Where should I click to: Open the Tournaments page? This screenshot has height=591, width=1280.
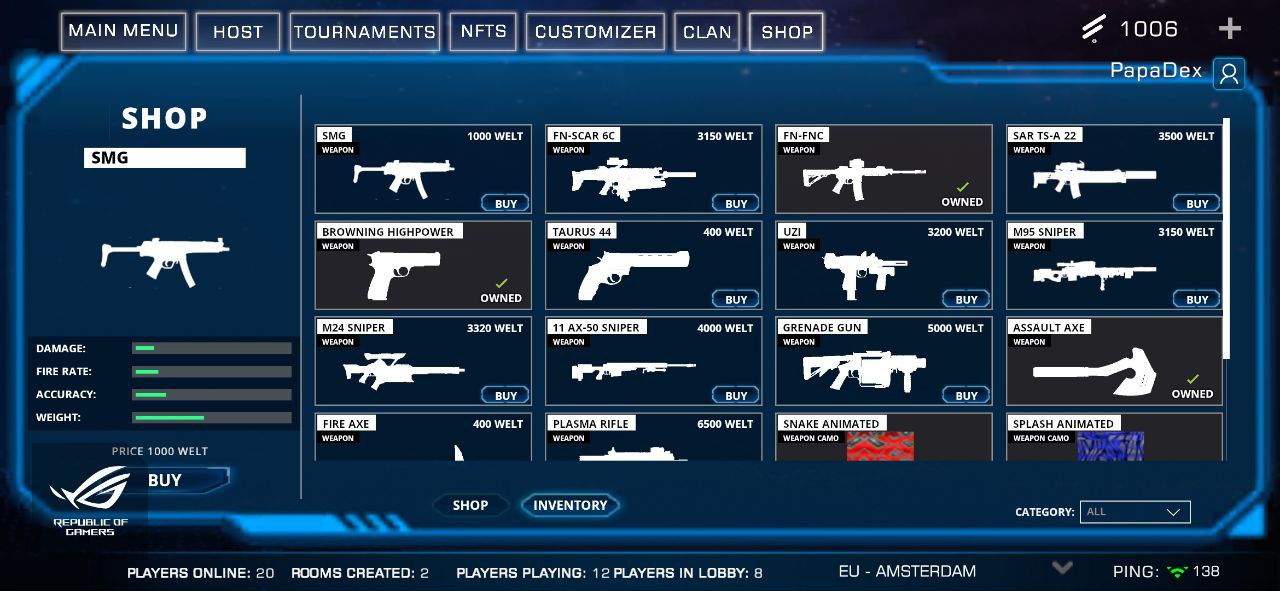pyautogui.click(x=365, y=32)
